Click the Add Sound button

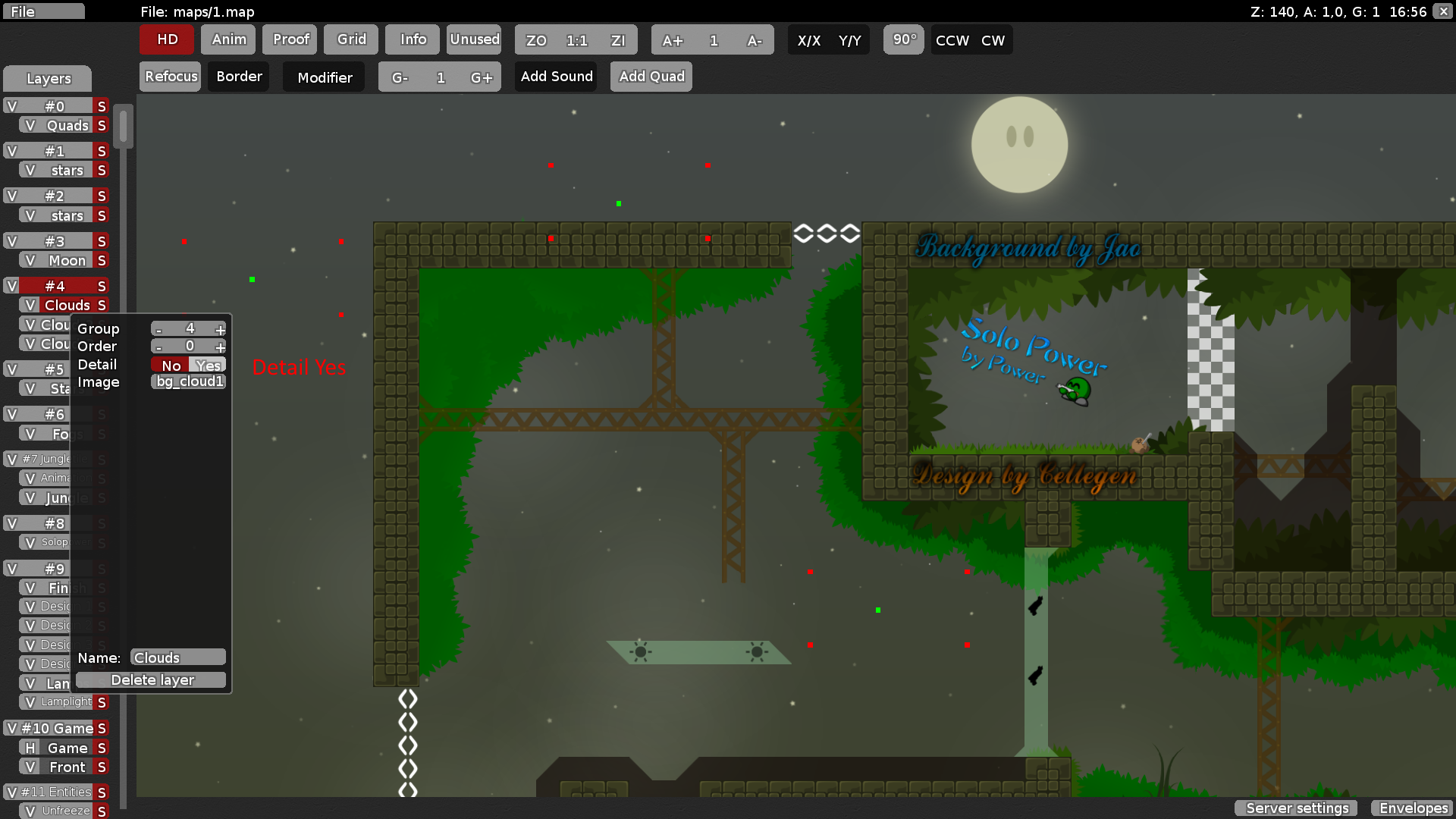point(556,77)
